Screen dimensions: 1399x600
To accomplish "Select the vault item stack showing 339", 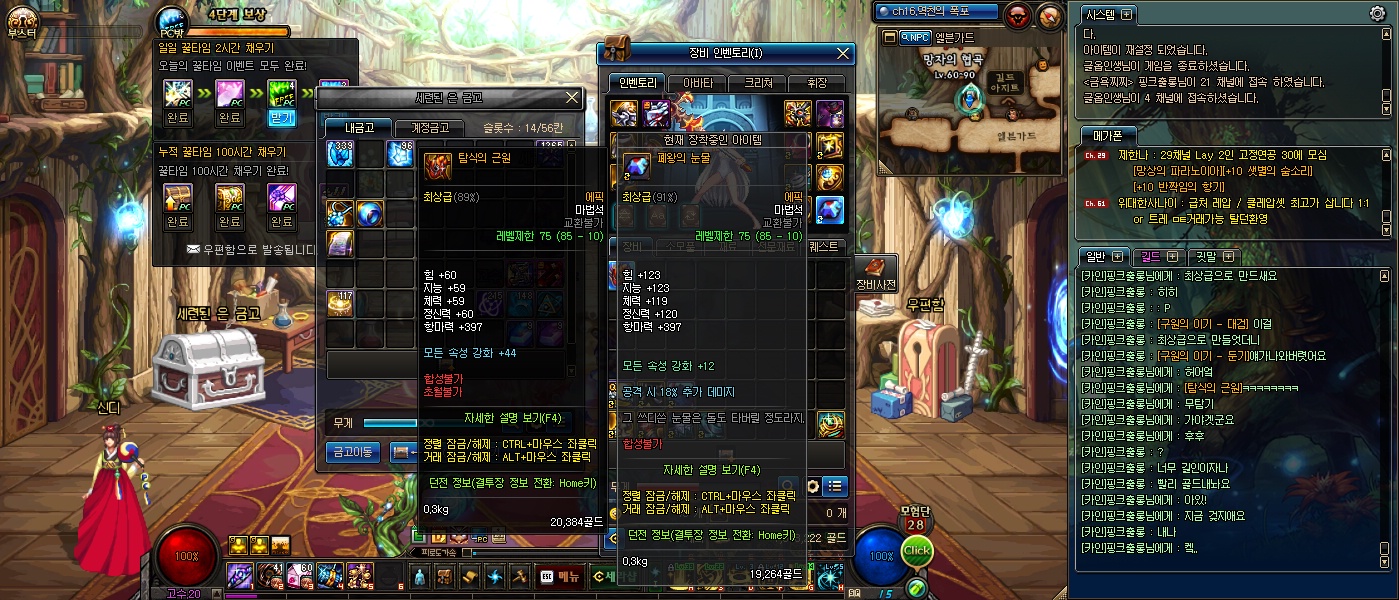I will (342, 153).
